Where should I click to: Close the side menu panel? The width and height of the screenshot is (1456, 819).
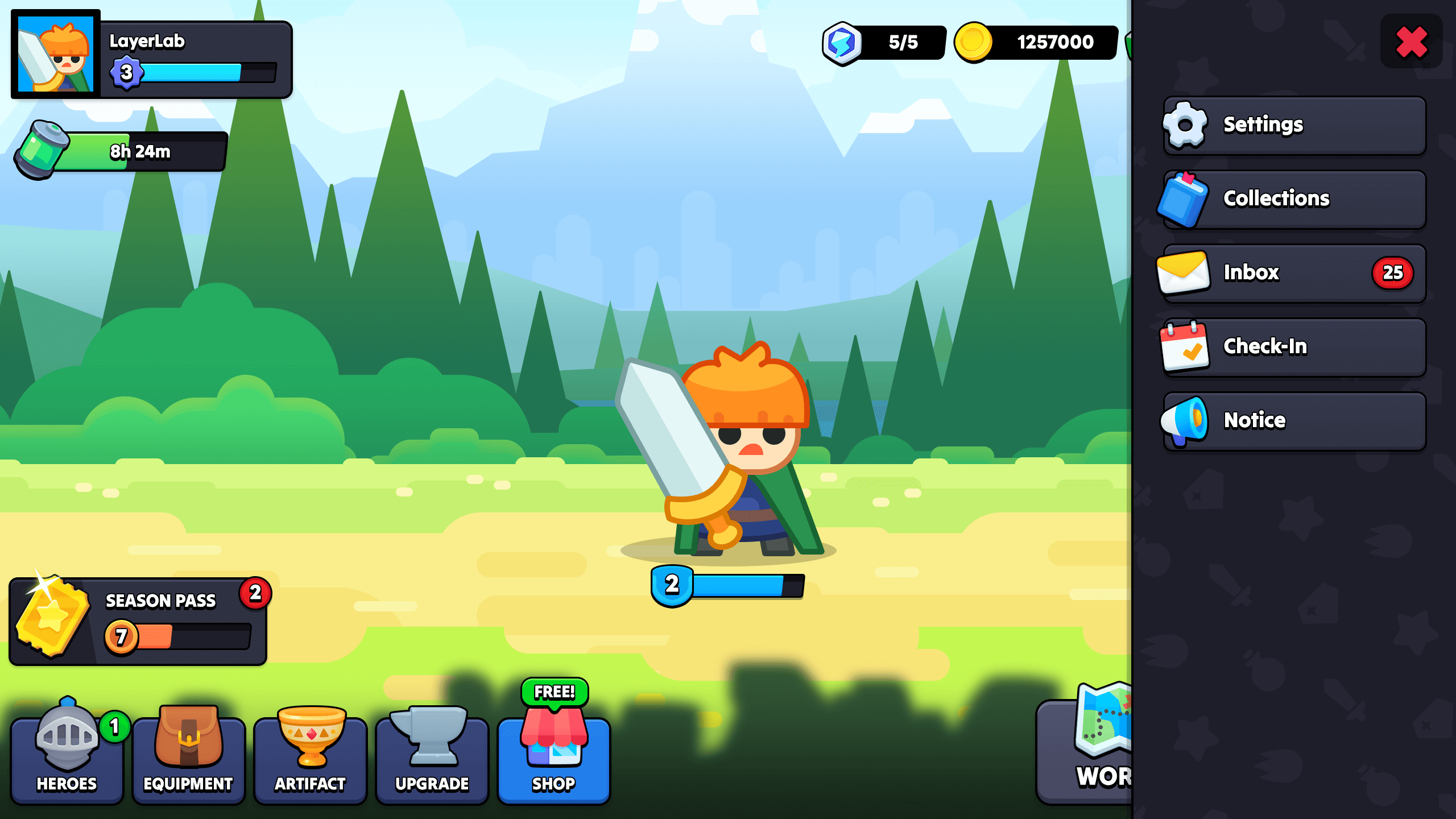pyautogui.click(x=1411, y=42)
